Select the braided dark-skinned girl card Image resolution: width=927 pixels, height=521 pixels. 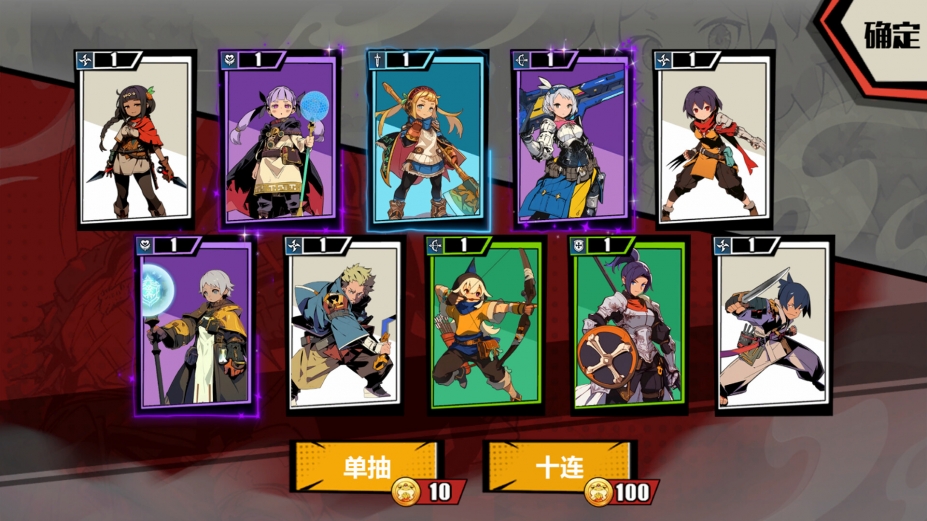point(137,138)
